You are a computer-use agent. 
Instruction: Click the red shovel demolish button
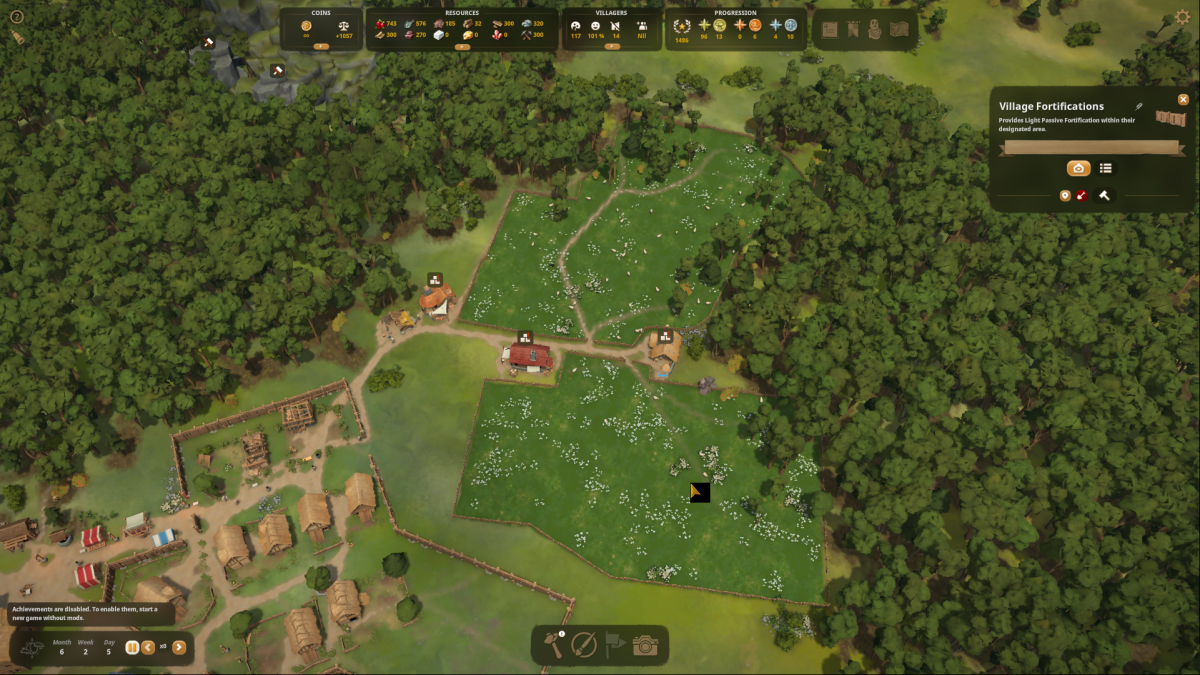[x=1082, y=196]
